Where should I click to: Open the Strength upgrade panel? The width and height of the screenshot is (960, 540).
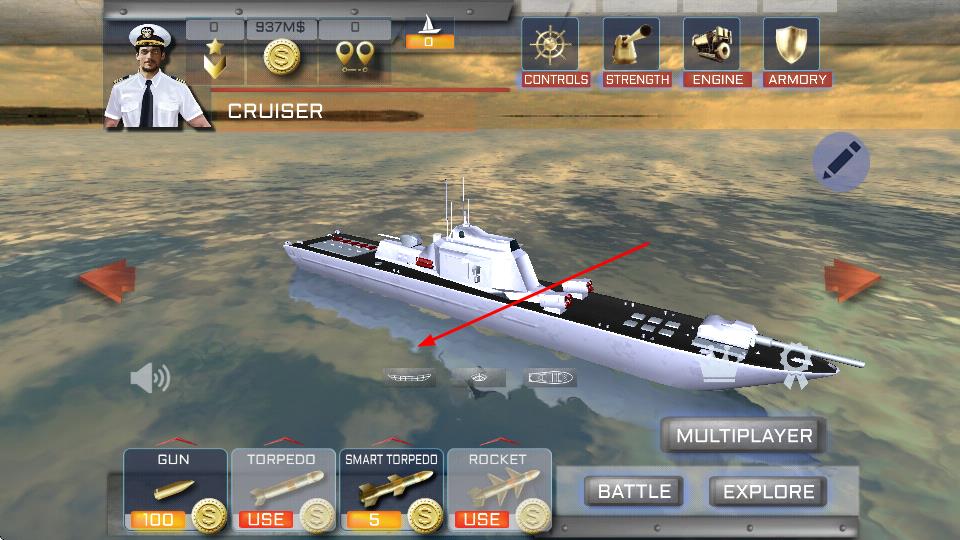(637, 52)
